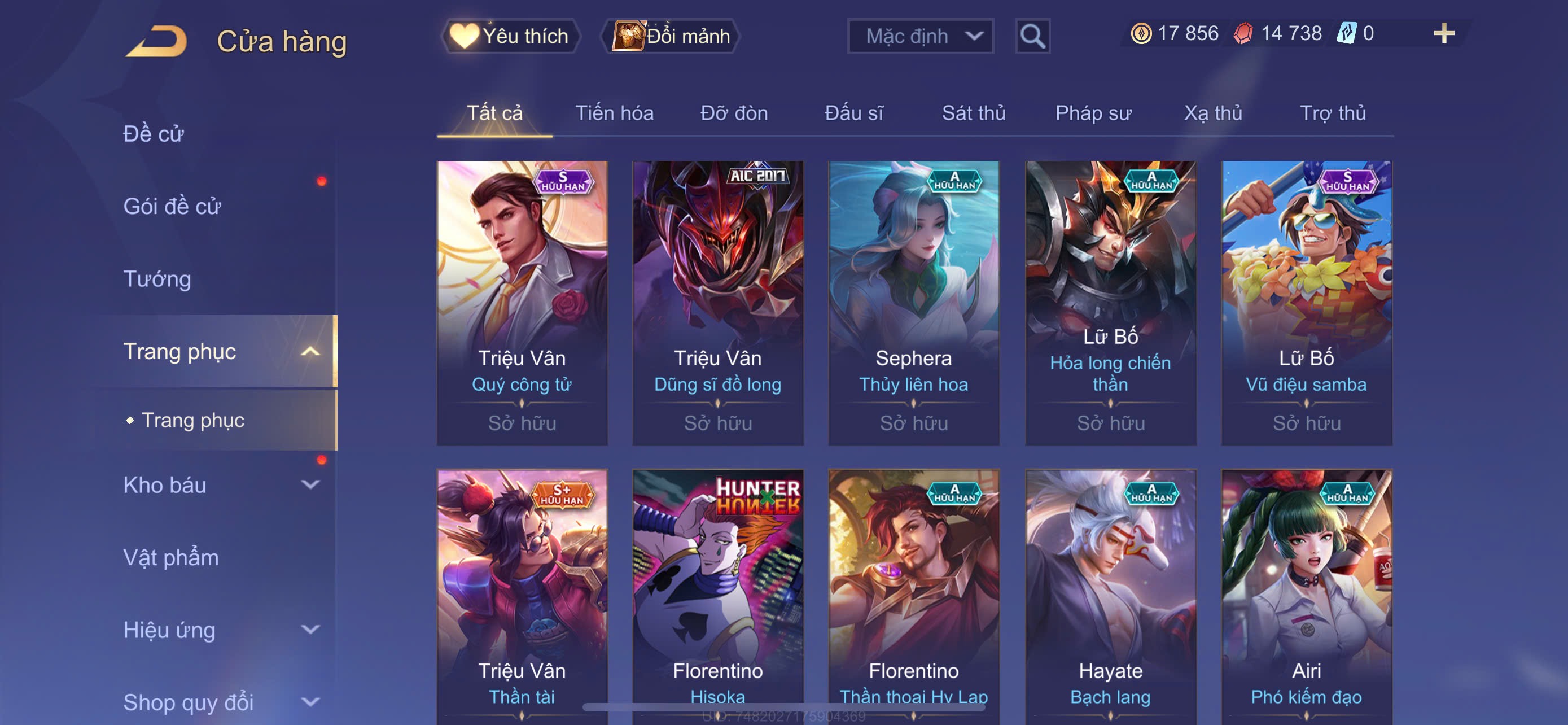Pick the Florentino Hisoka skin card

pyautogui.click(x=717, y=597)
